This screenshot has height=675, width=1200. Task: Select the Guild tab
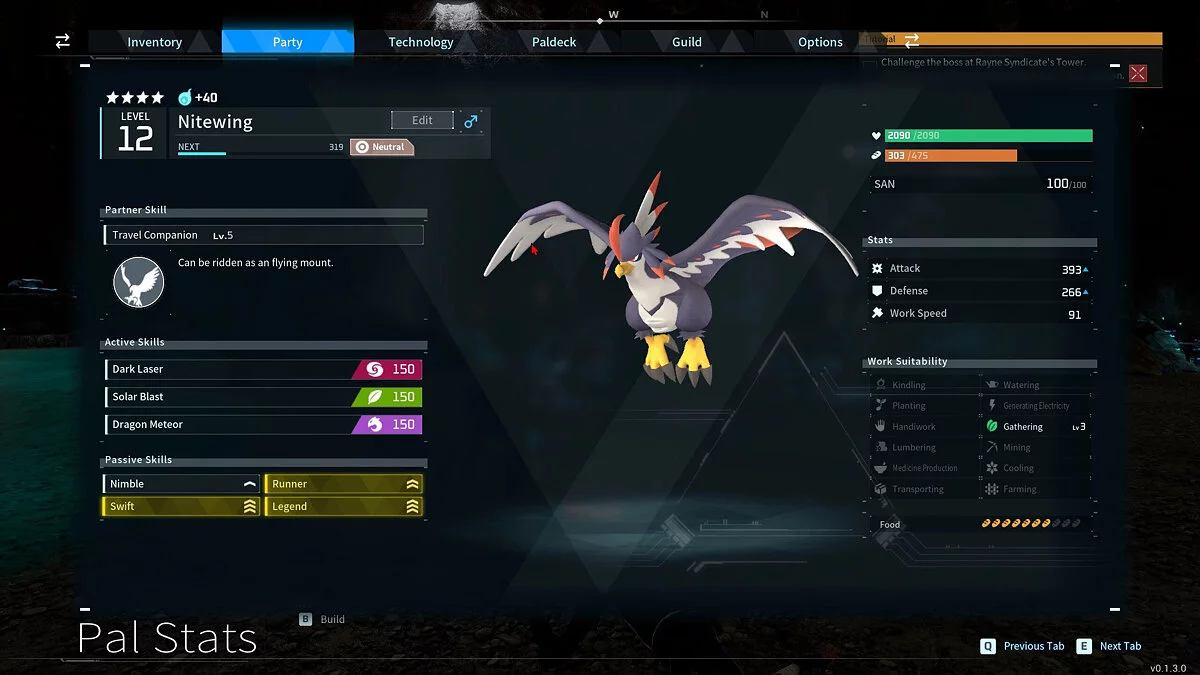(686, 42)
